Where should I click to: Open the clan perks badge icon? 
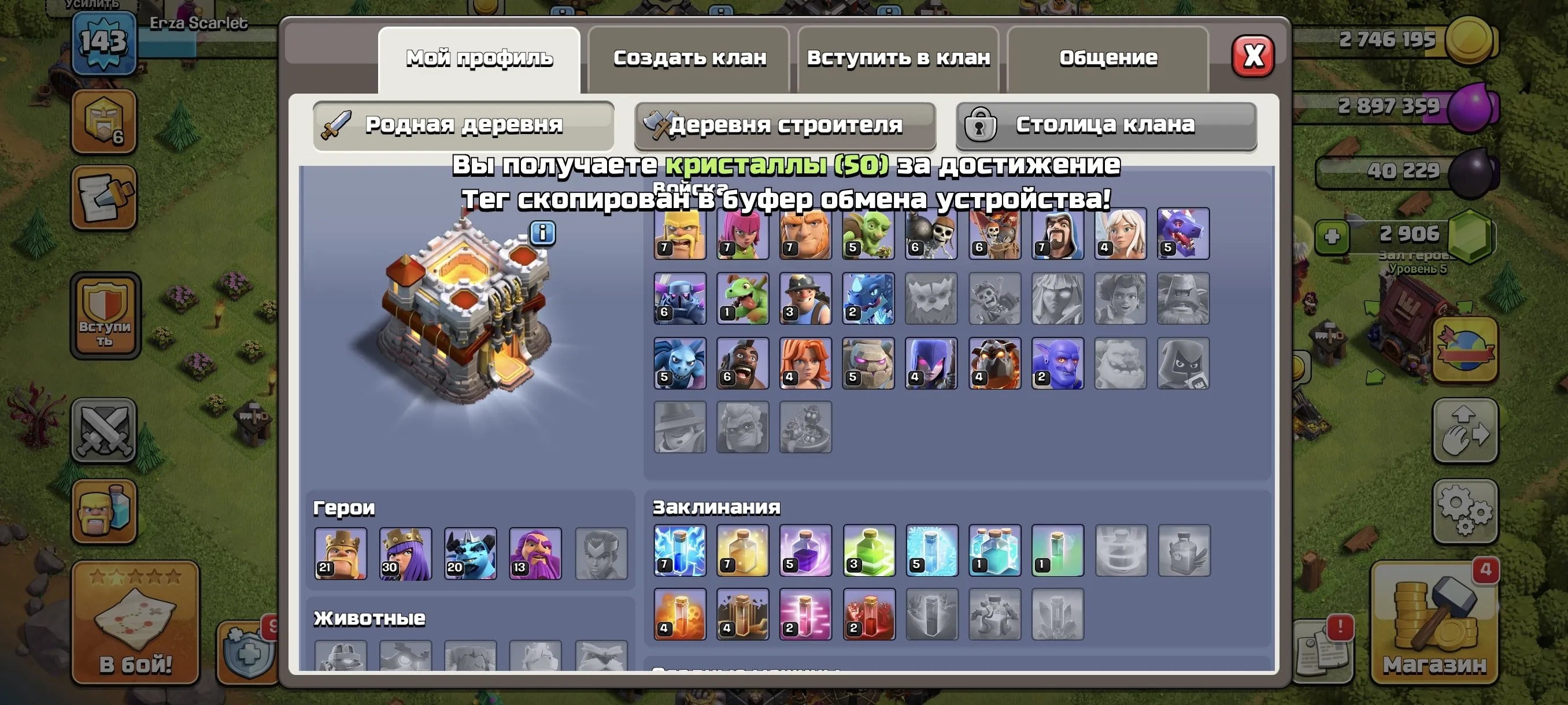(105, 122)
